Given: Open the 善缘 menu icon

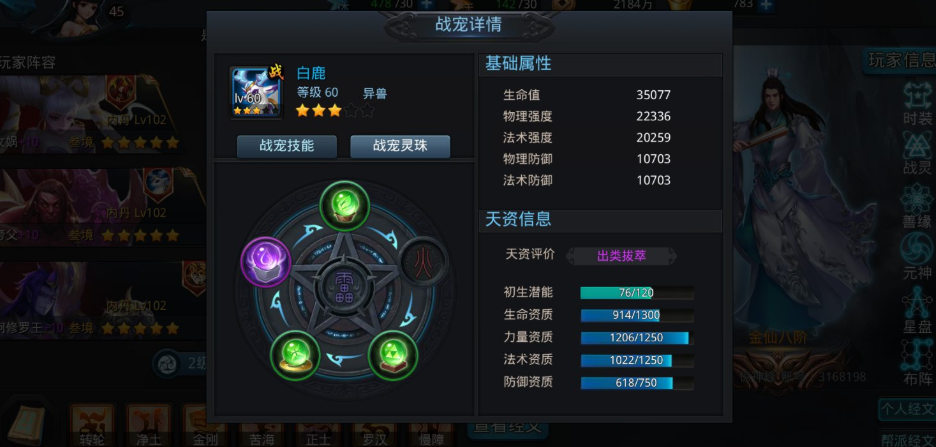Looking at the screenshot, I should [916, 204].
